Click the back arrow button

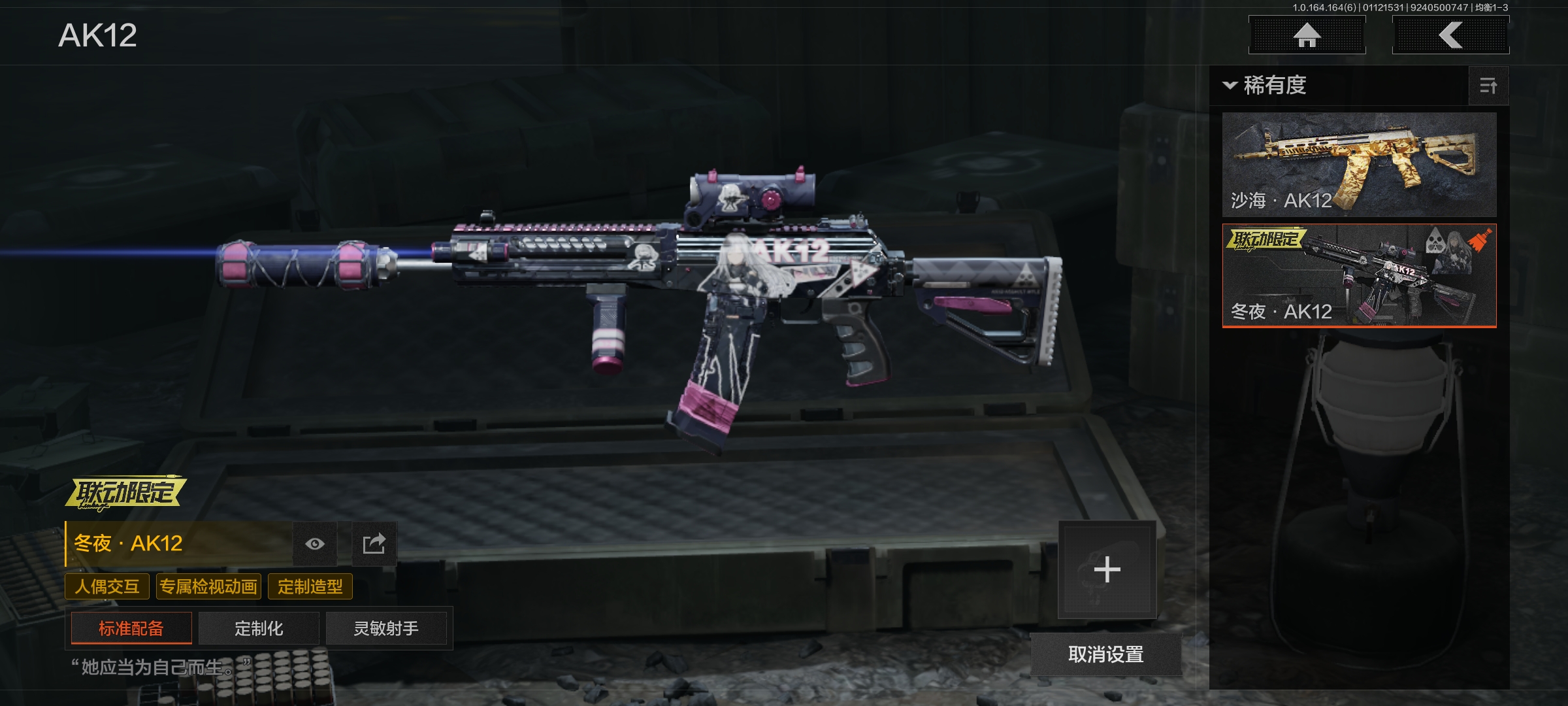[1450, 35]
